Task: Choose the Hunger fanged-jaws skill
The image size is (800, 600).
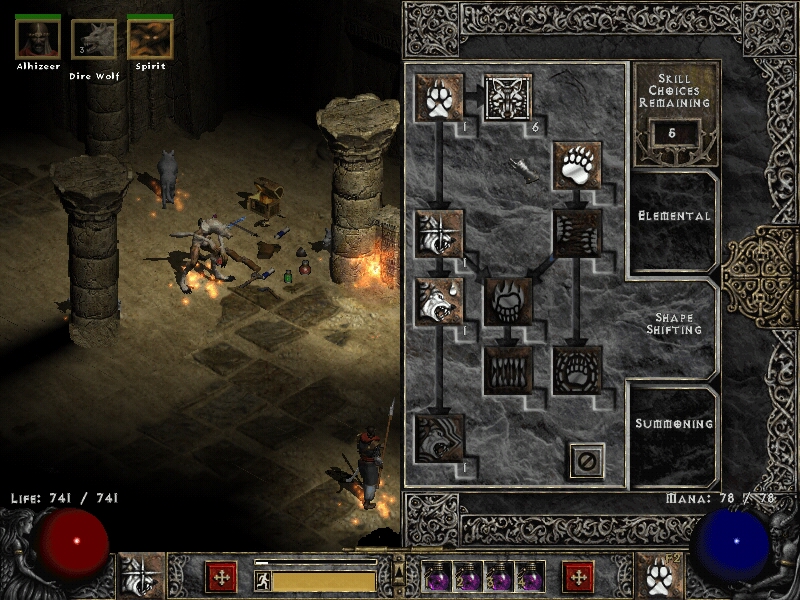Action: coord(508,369)
